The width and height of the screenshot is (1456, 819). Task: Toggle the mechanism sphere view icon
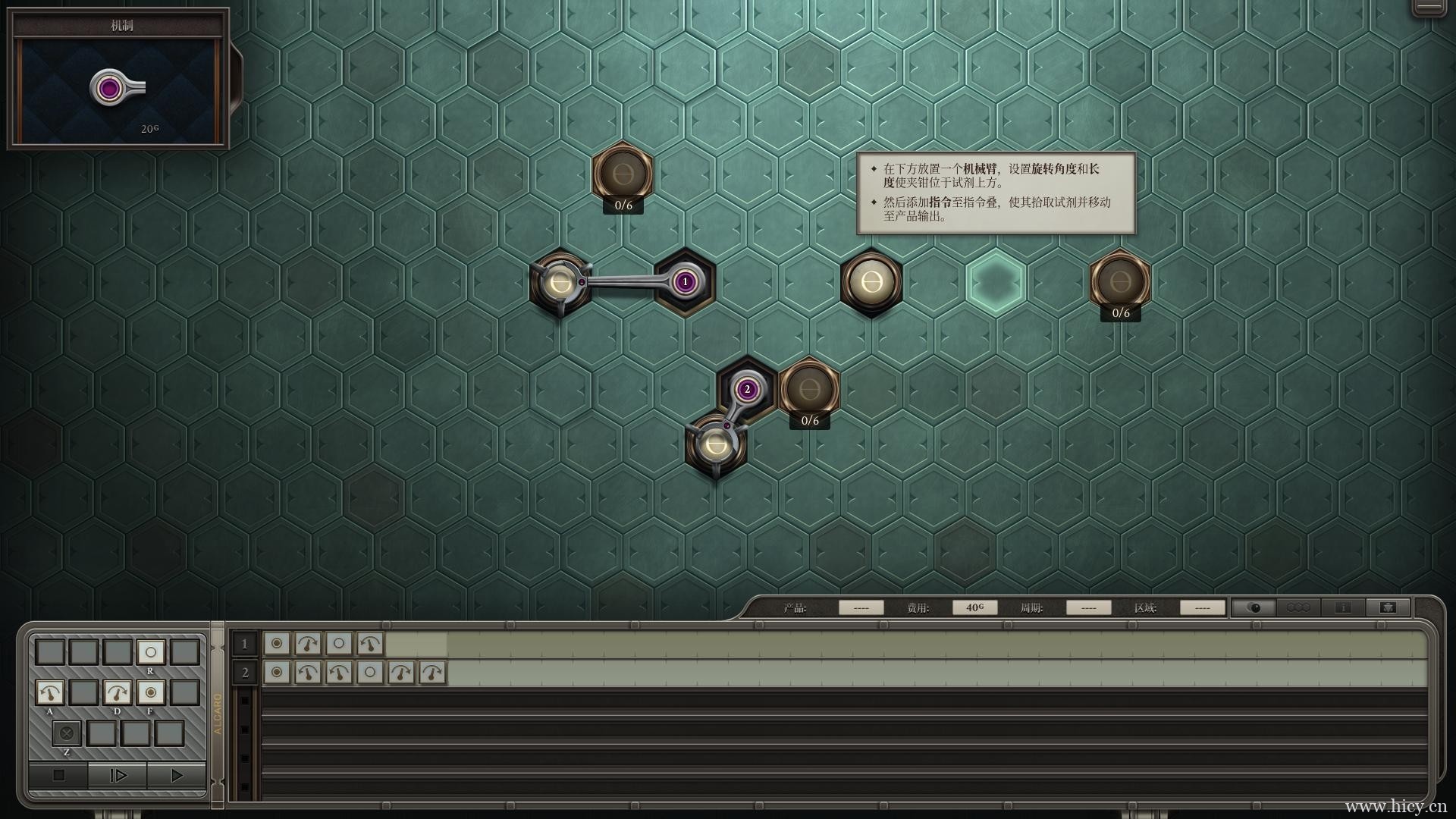[x=1255, y=607]
